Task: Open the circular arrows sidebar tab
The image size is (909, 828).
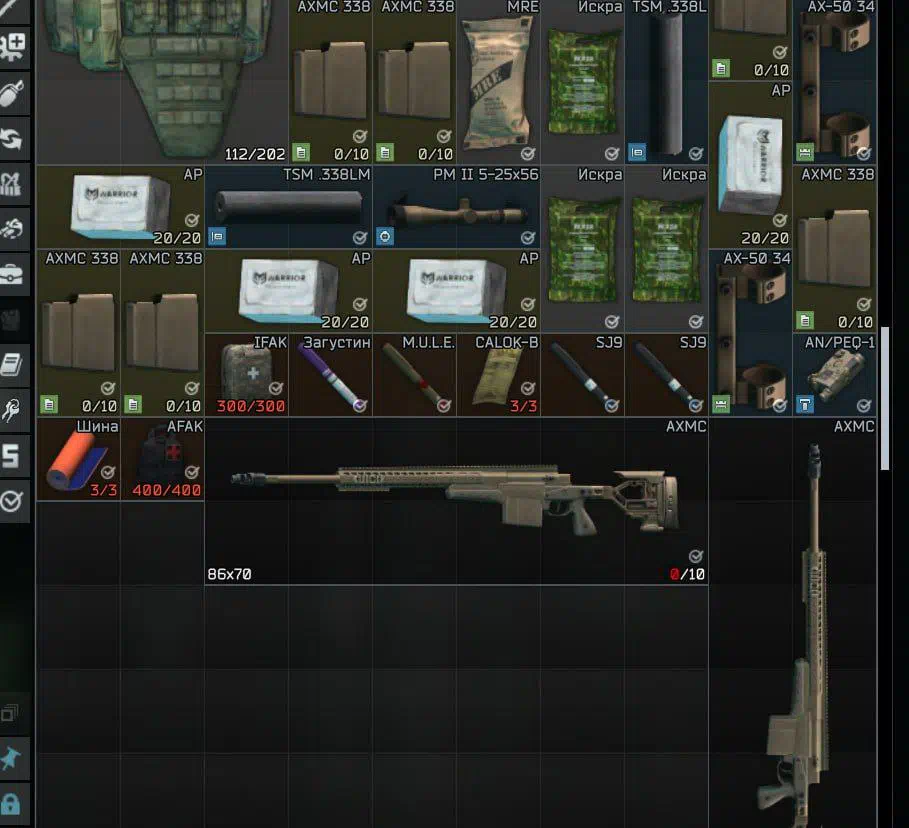Action: click(x=12, y=140)
